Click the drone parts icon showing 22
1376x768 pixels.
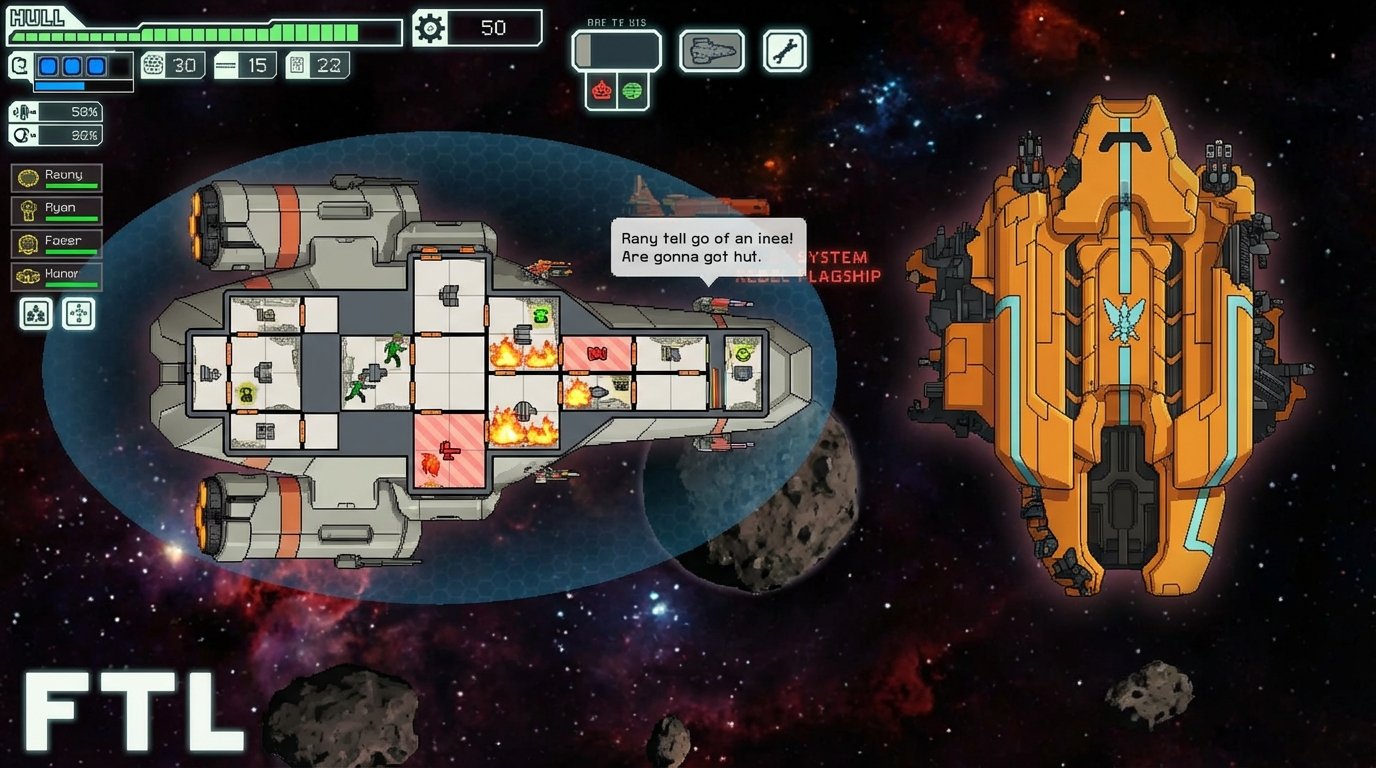point(318,64)
